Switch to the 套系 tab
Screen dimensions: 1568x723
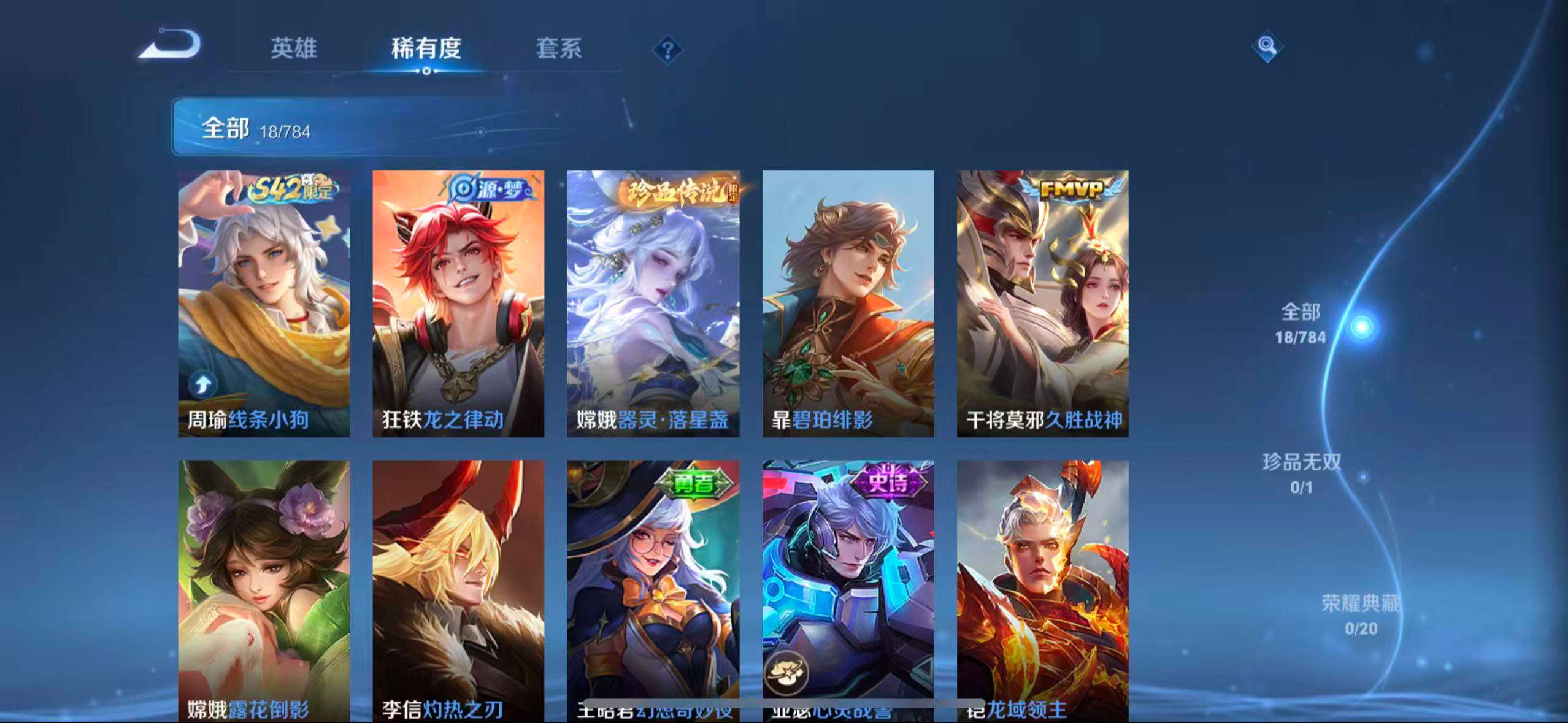[x=559, y=50]
